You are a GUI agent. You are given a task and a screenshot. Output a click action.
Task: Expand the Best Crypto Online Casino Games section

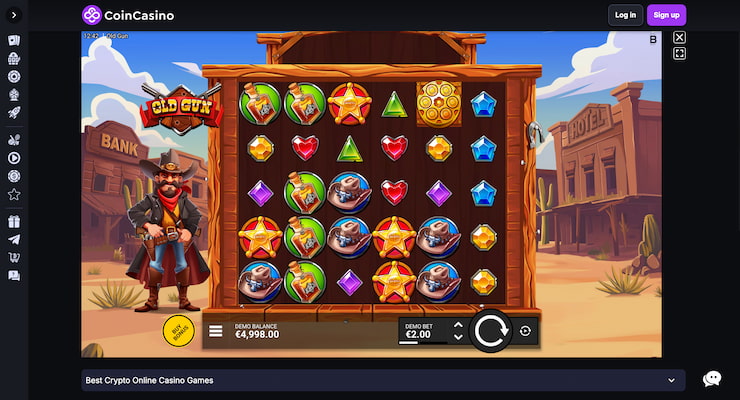point(671,380)
